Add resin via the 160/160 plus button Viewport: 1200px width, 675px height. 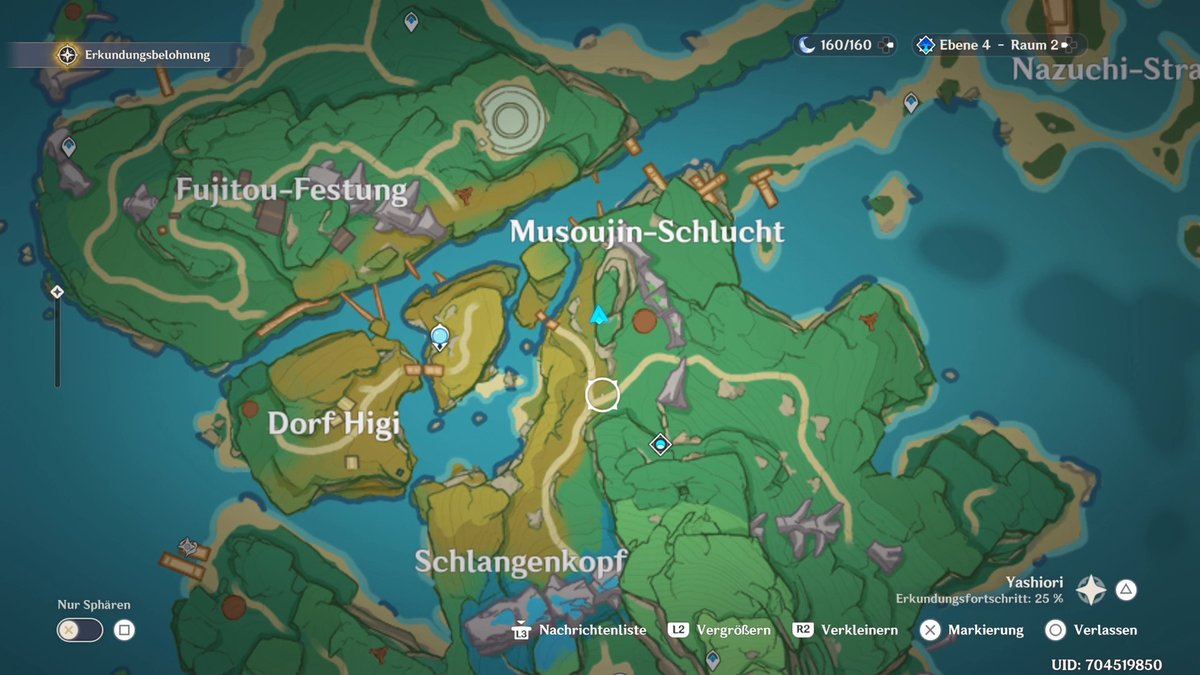tap(888, 45)
